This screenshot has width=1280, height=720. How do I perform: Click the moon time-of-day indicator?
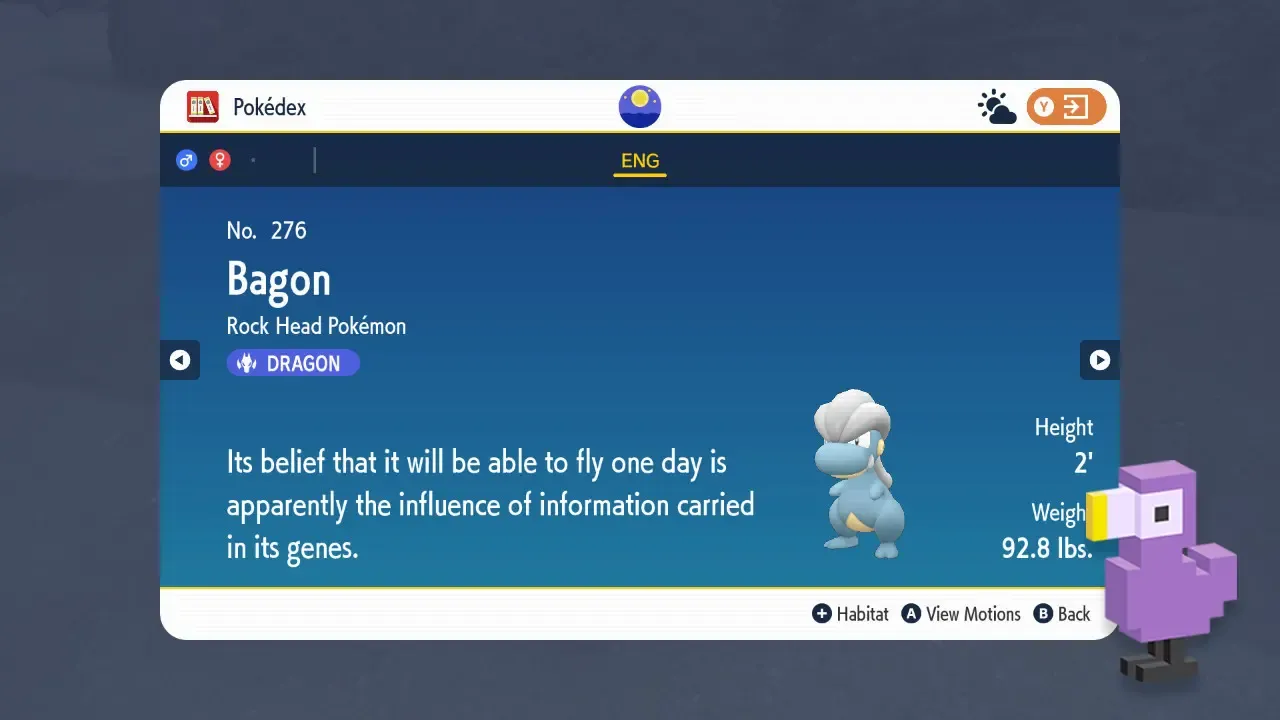639,106
